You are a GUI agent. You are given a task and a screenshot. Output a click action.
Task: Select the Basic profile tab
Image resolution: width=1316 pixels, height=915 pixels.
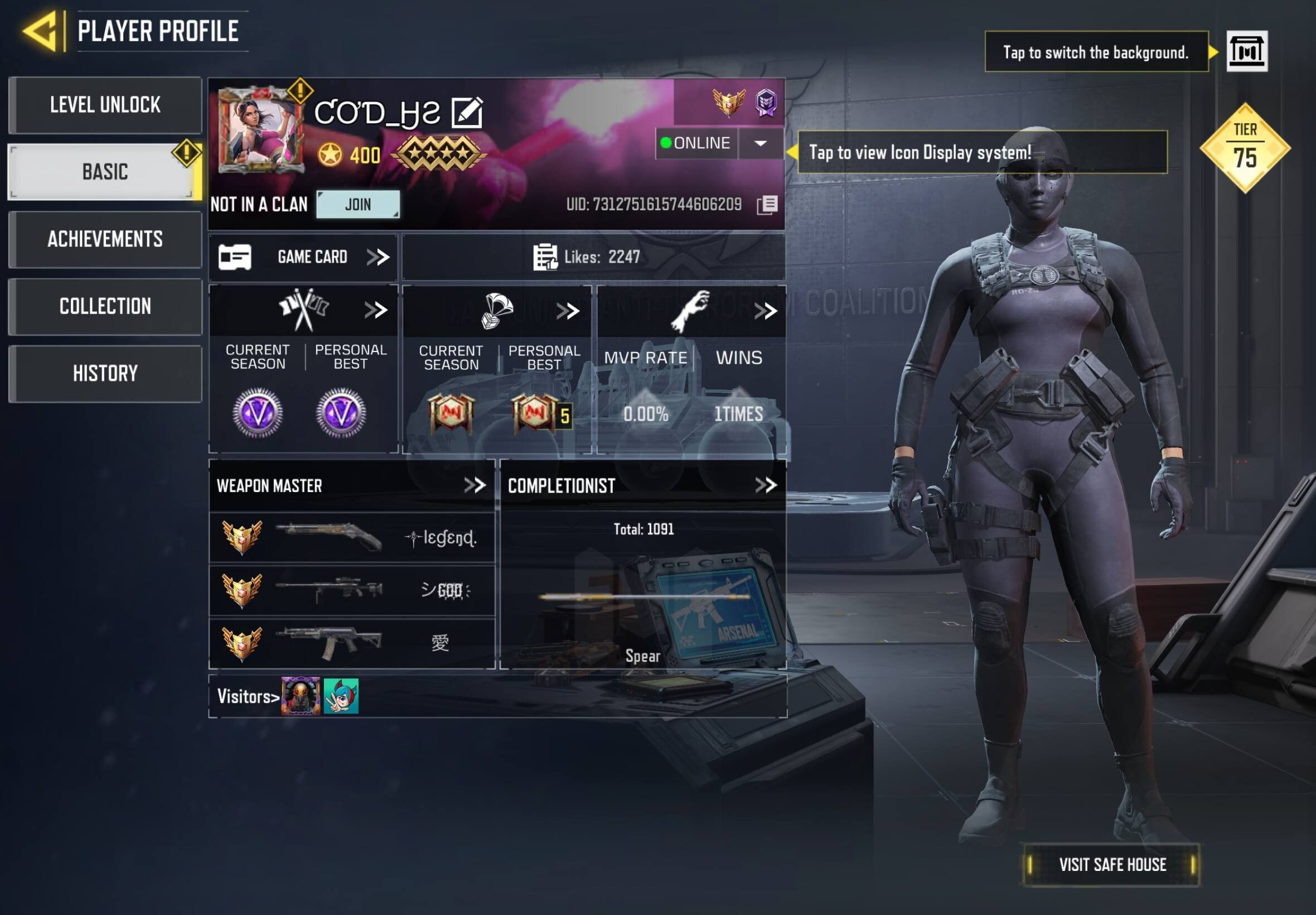105,172
